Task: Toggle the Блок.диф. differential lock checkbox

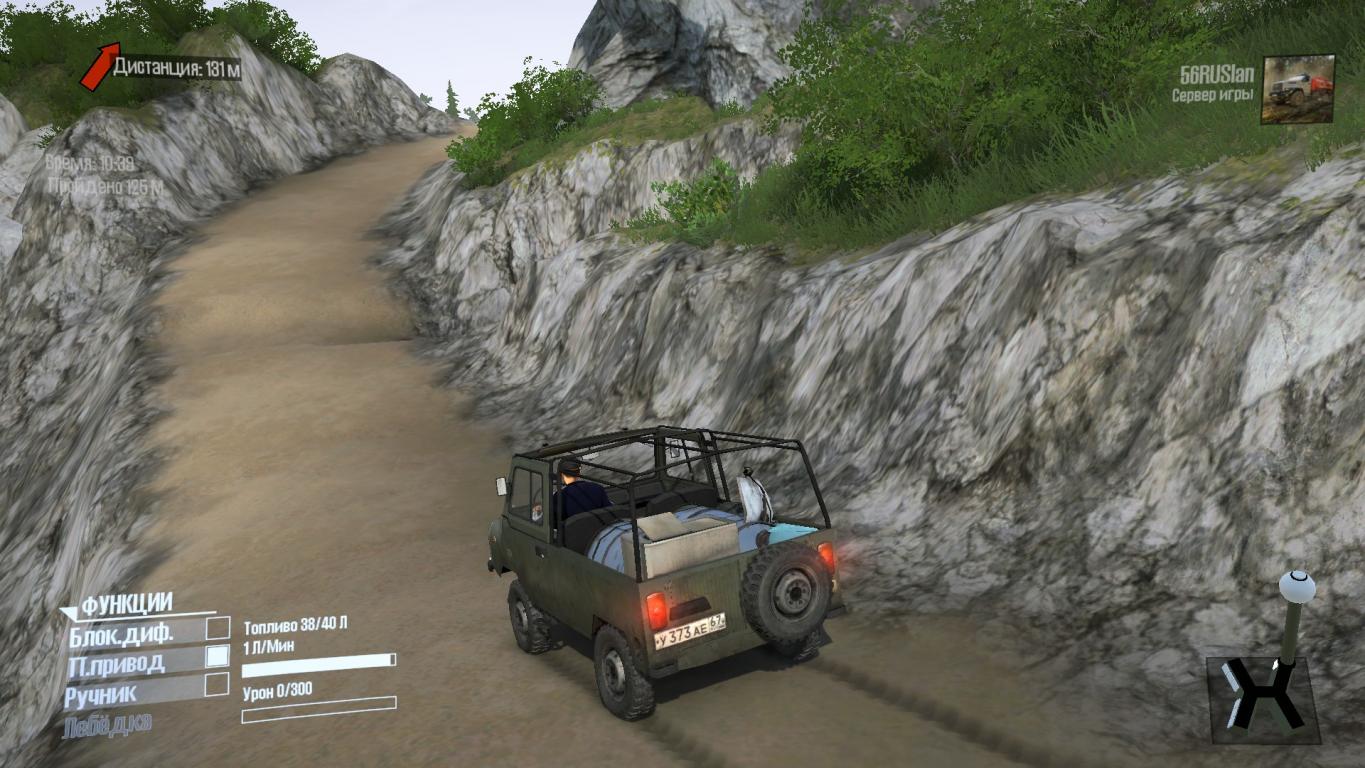Action: pyautogui.click(x=217, y=629)
